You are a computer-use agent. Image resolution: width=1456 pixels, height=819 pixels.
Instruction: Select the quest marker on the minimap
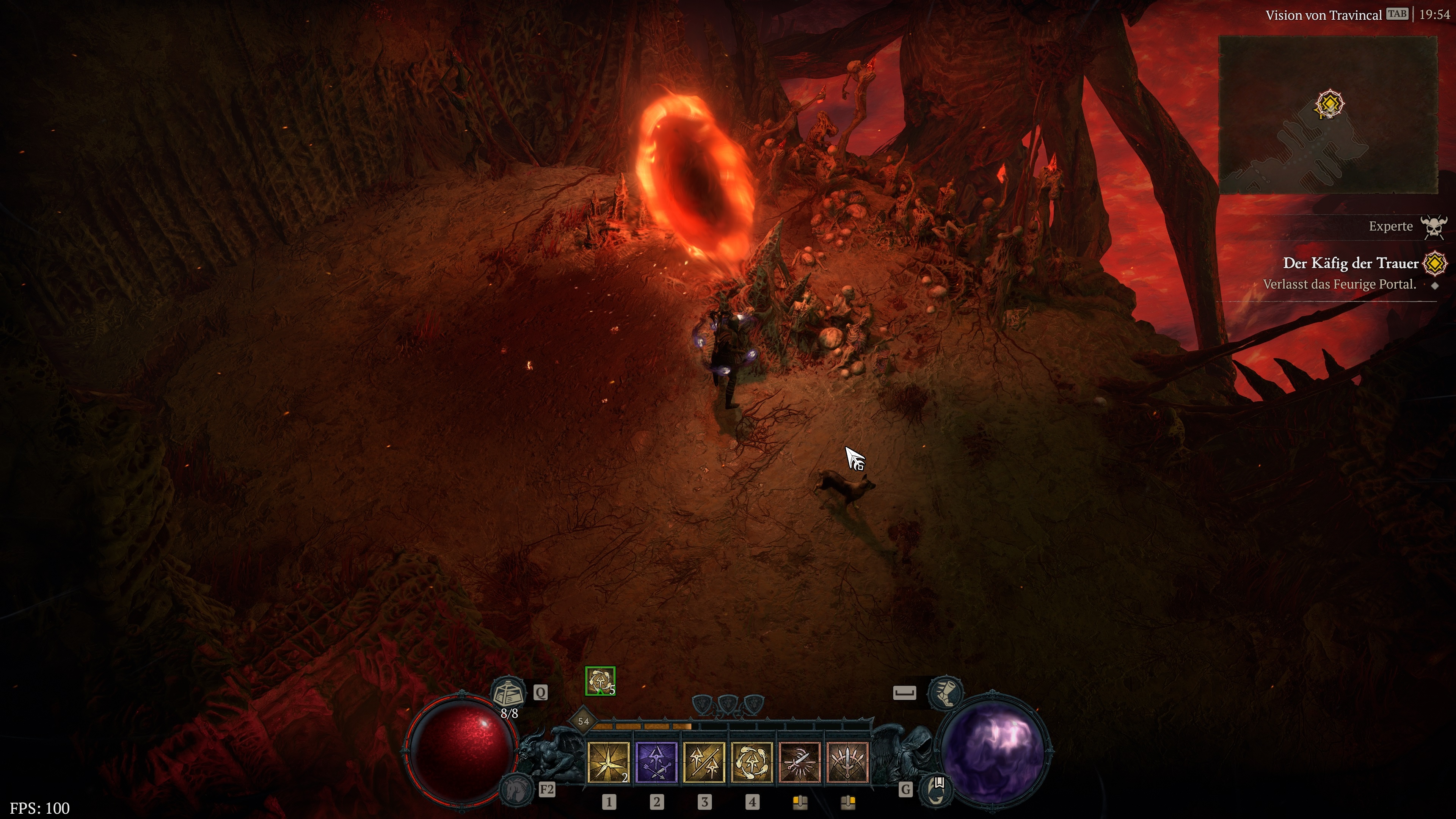click(1329, 104)
